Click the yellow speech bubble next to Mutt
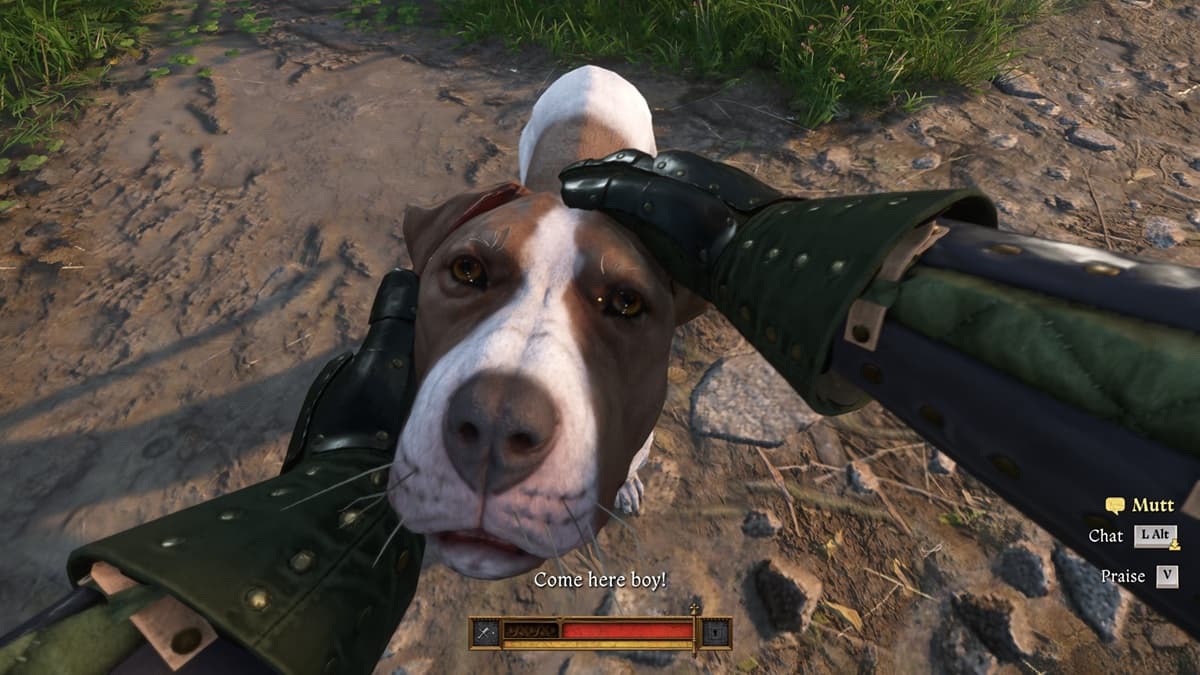The width and height of the screenshot is (1200, 675). click(1115, 506)
